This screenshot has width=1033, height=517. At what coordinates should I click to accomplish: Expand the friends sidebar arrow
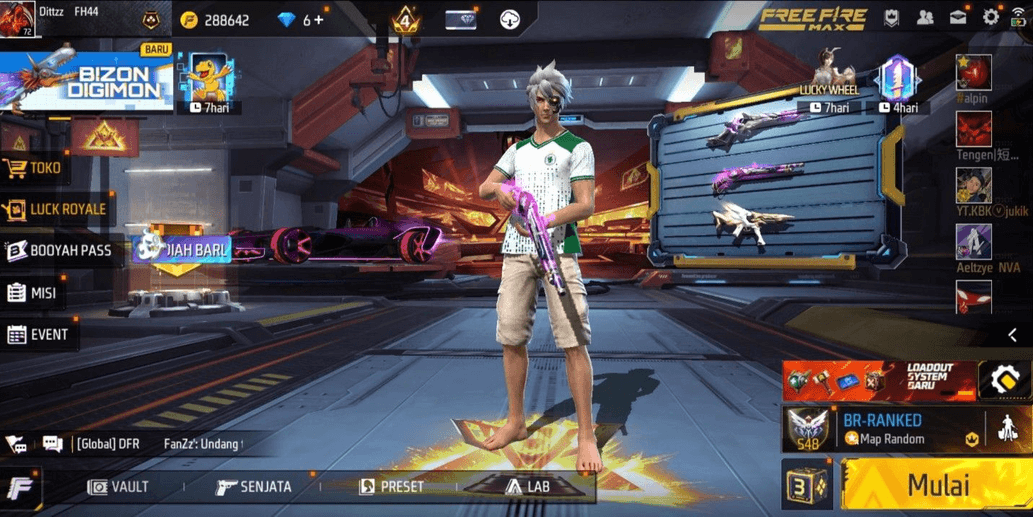pyautogui.click(x=1012, y=335)
